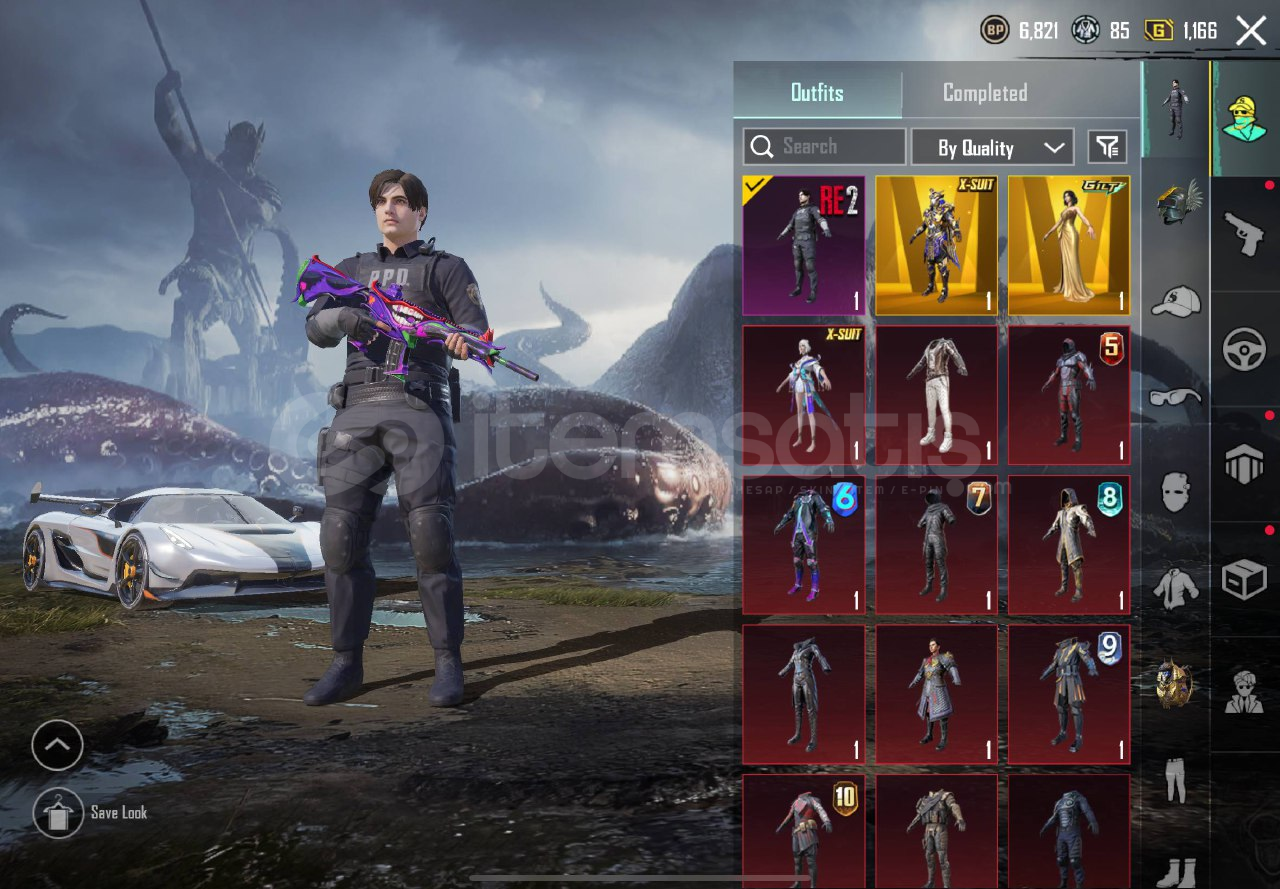The width and height of the screenshot is (1280, 889).
Task: Choose the outfit with badge 8
Action: tap(1069, 545)
